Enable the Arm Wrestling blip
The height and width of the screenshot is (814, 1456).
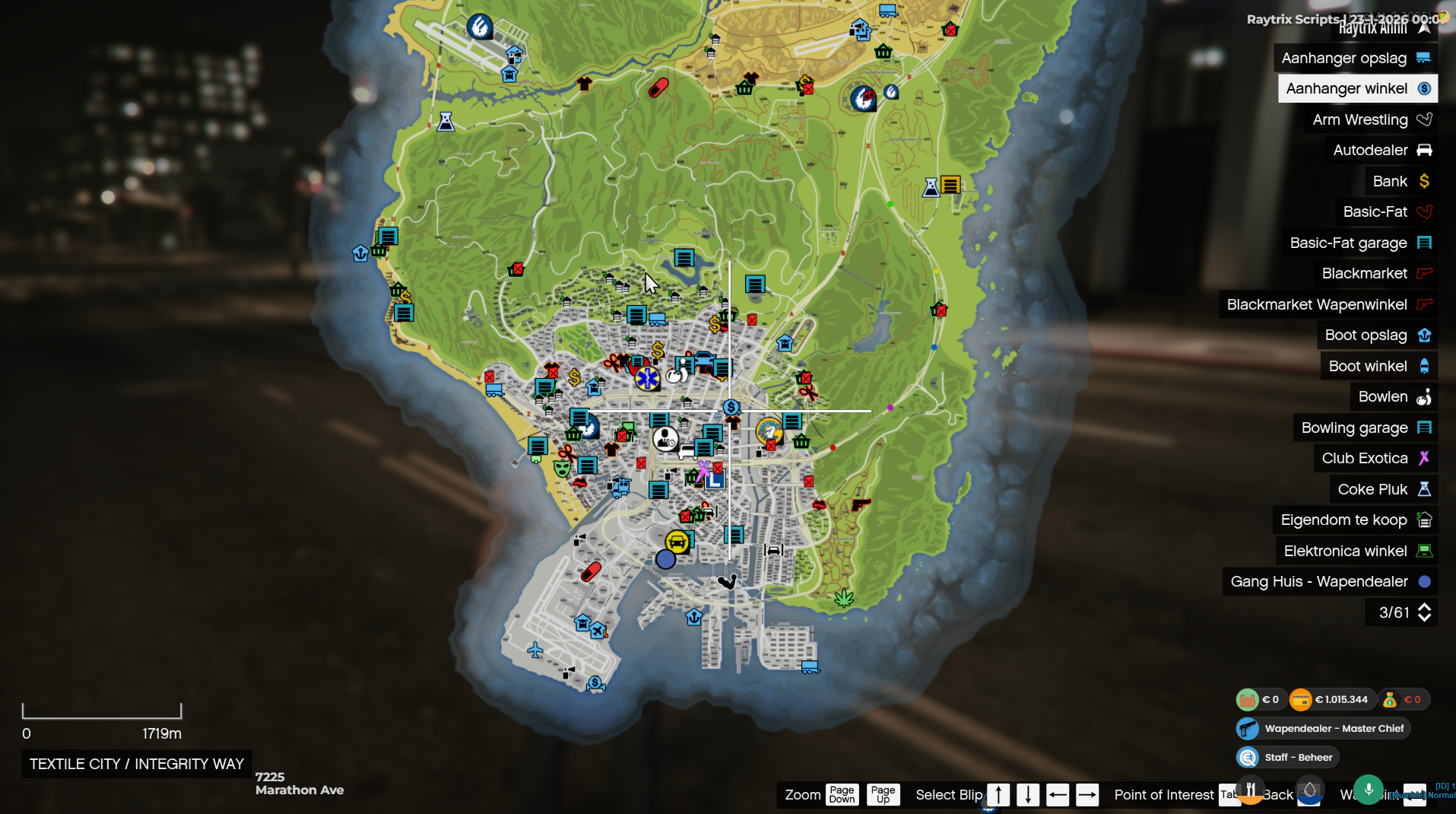tap(1426, 119)
